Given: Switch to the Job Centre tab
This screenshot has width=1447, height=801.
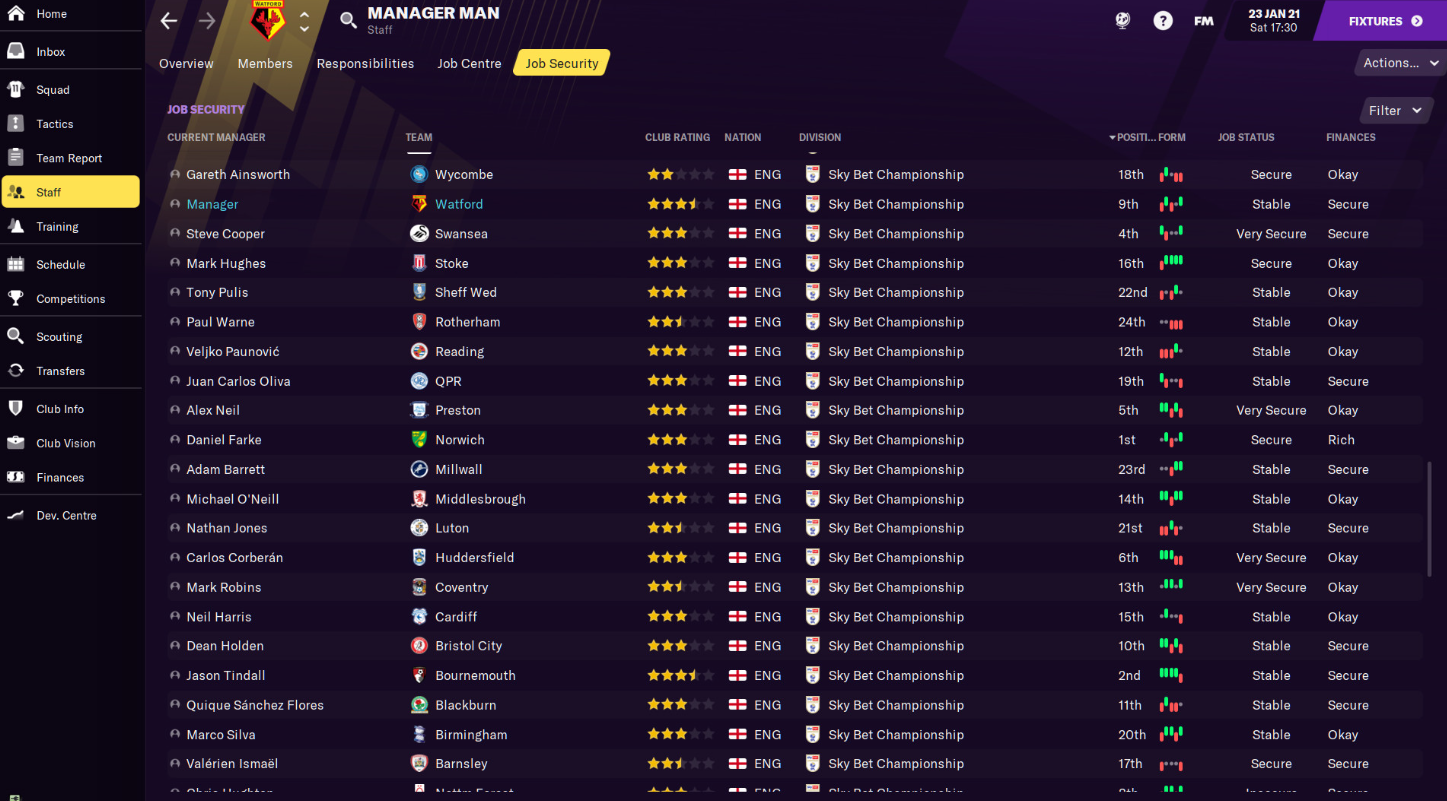Looking at the screenshot, I should pos(469,63).
